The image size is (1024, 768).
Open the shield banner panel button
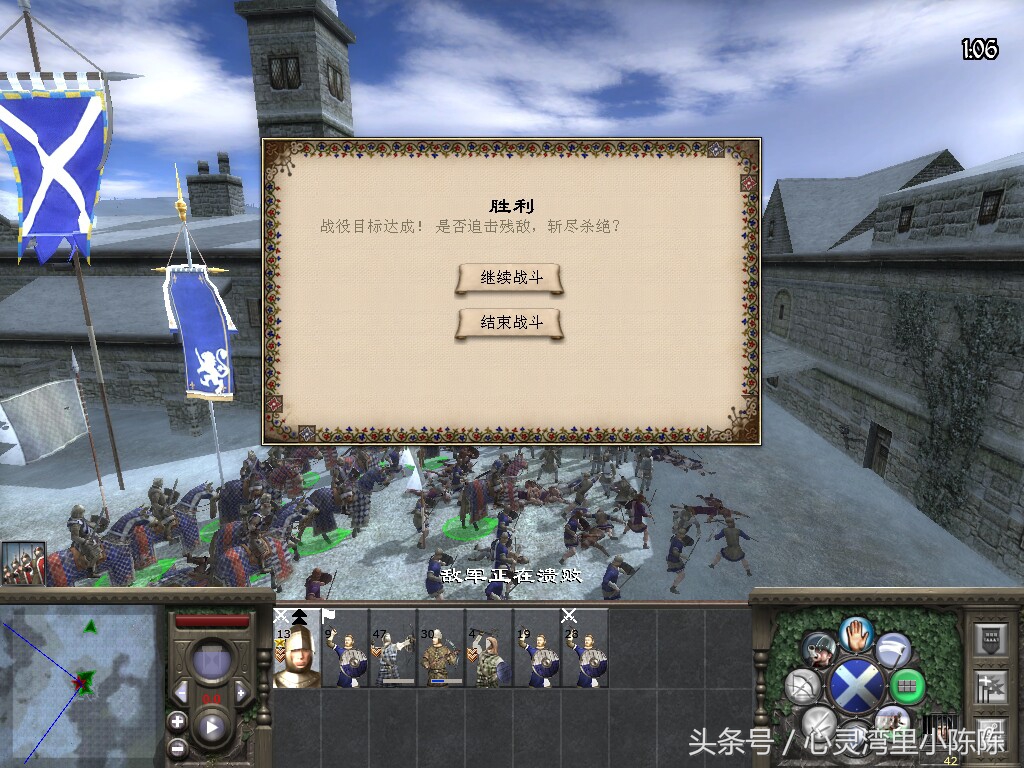coord(990,638)
